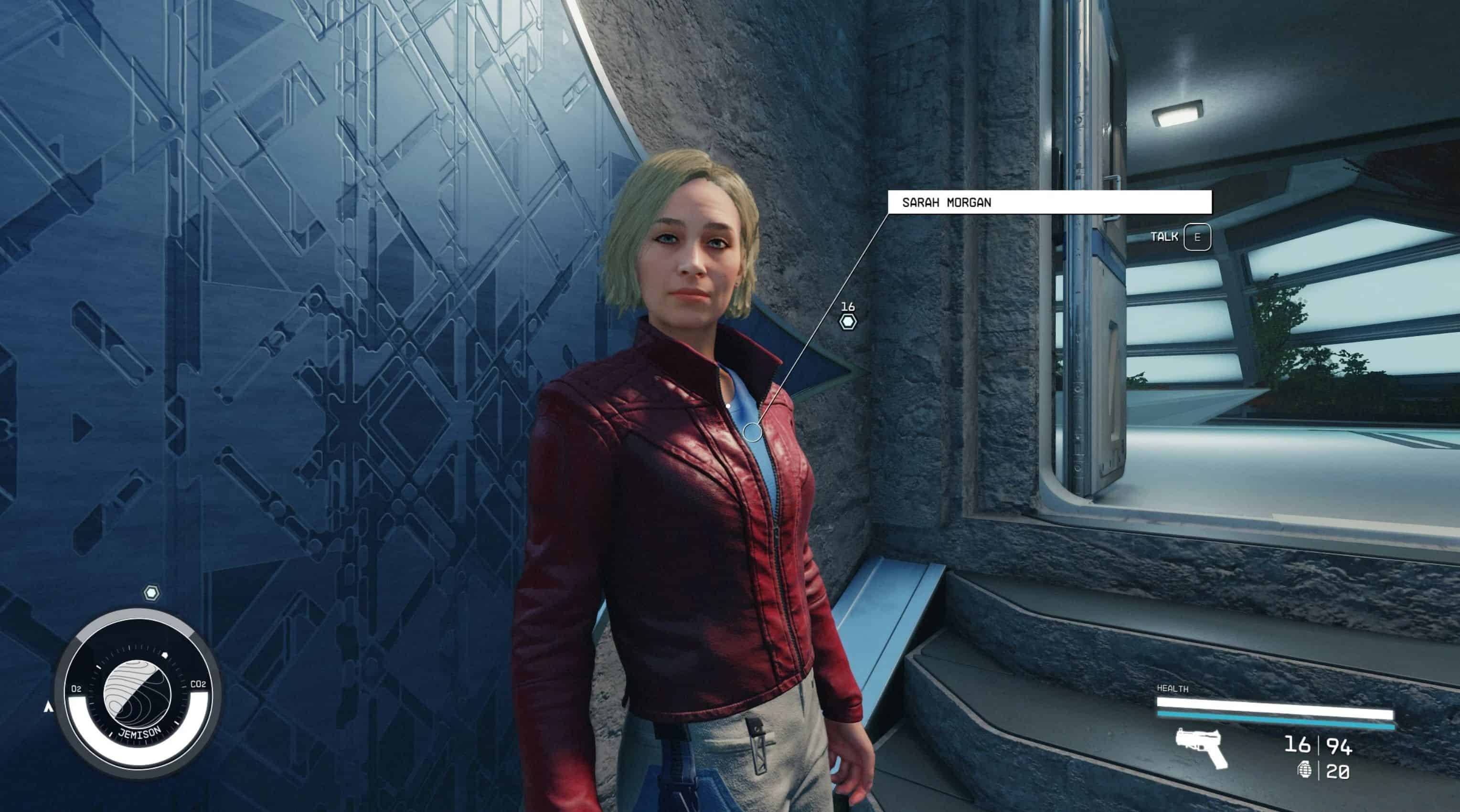Select the Sarah Morgan name label
The height and width of the screenshot is (812, 1460).
(1048, 202)
